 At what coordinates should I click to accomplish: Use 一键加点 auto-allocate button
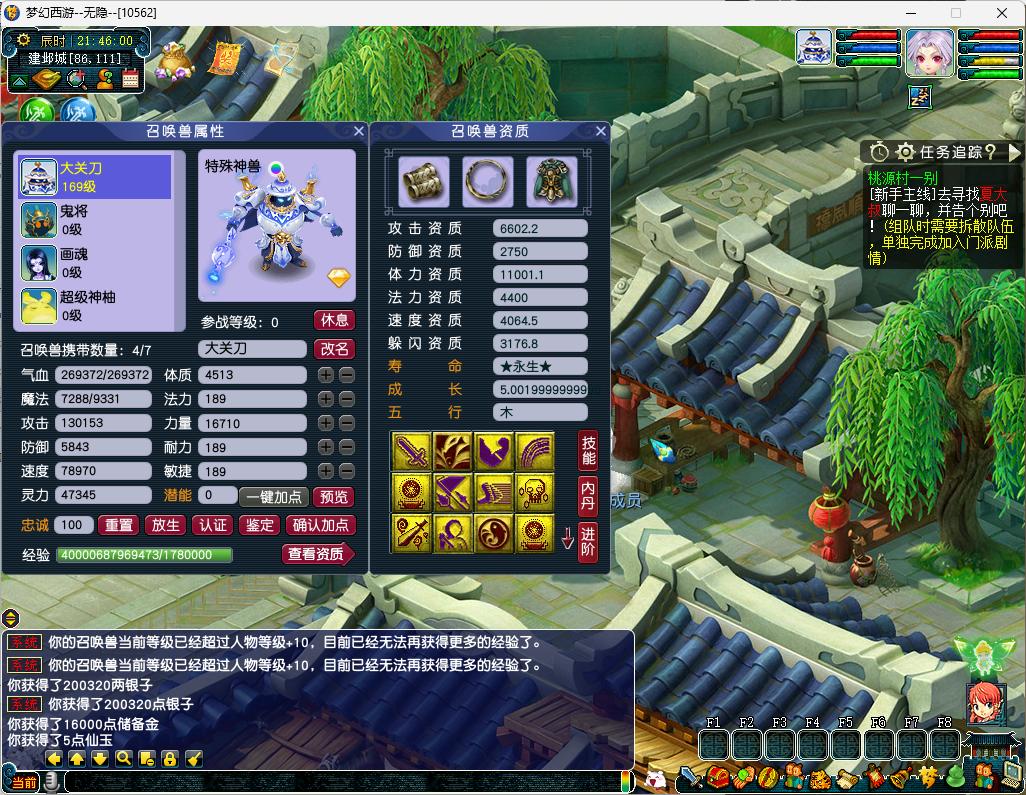click(274, 497)
